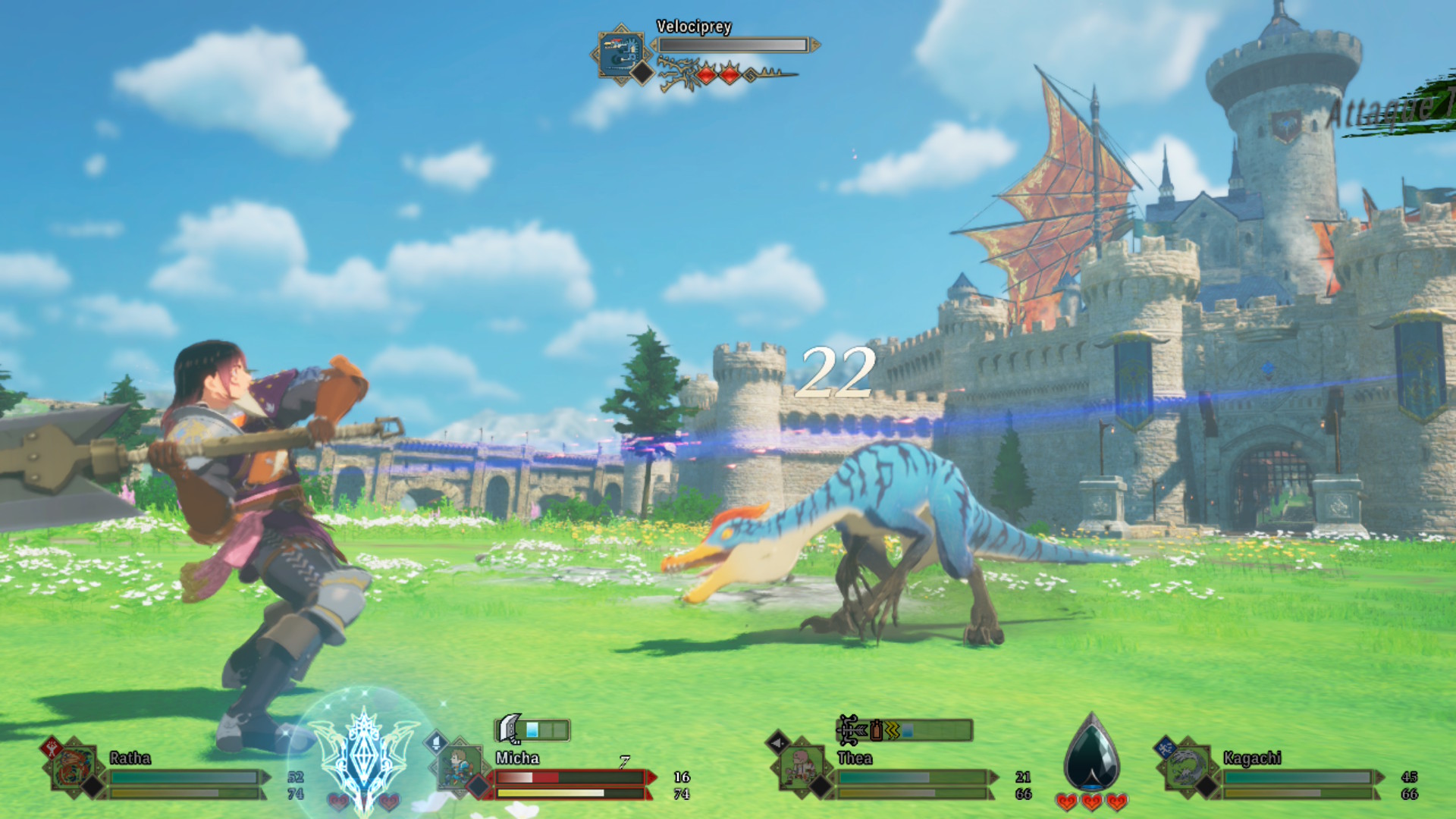Click Ratha's party portrait

point(74,767)
